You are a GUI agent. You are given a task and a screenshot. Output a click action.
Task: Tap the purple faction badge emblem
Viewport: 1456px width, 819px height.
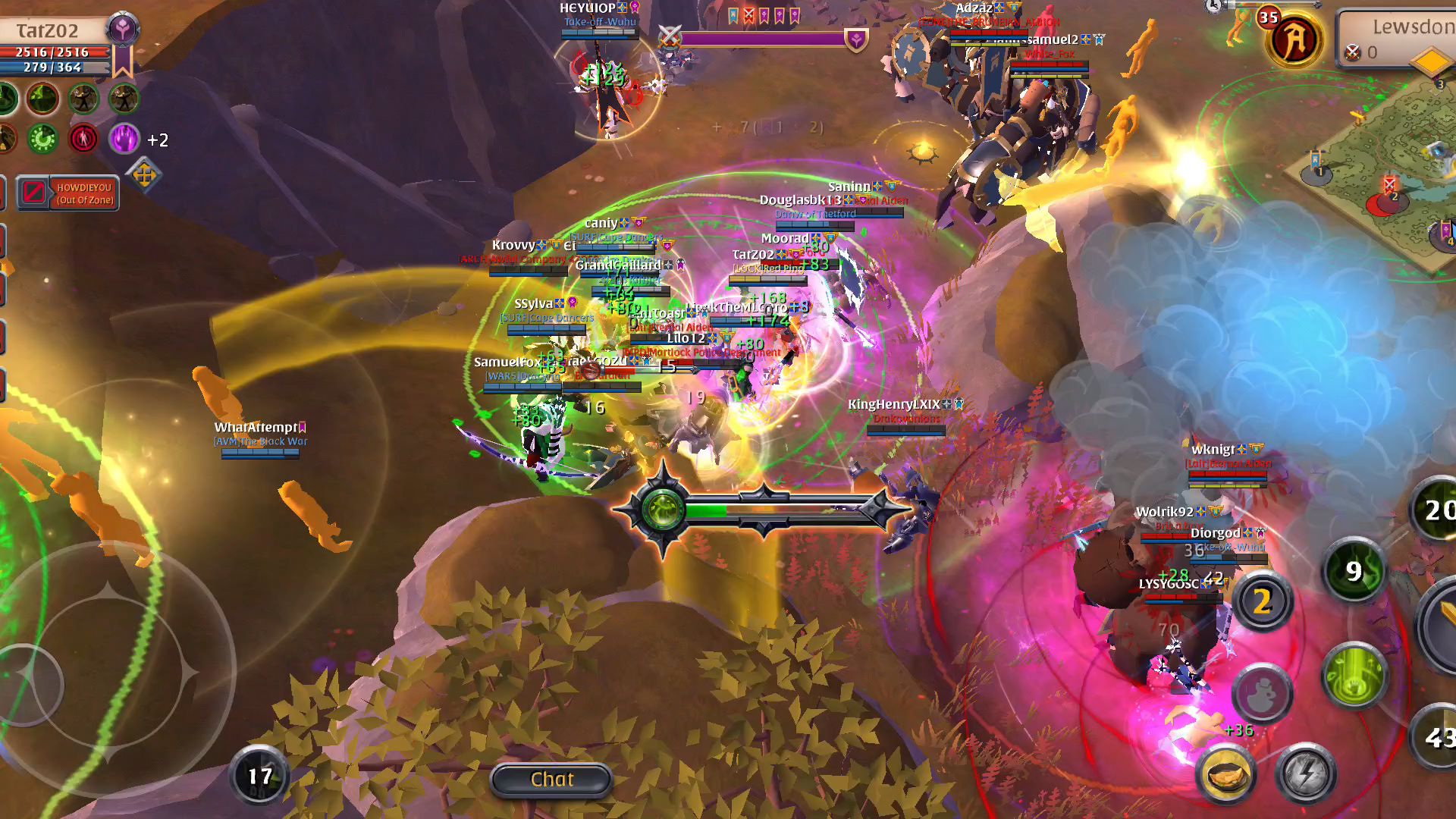(123, 30)
